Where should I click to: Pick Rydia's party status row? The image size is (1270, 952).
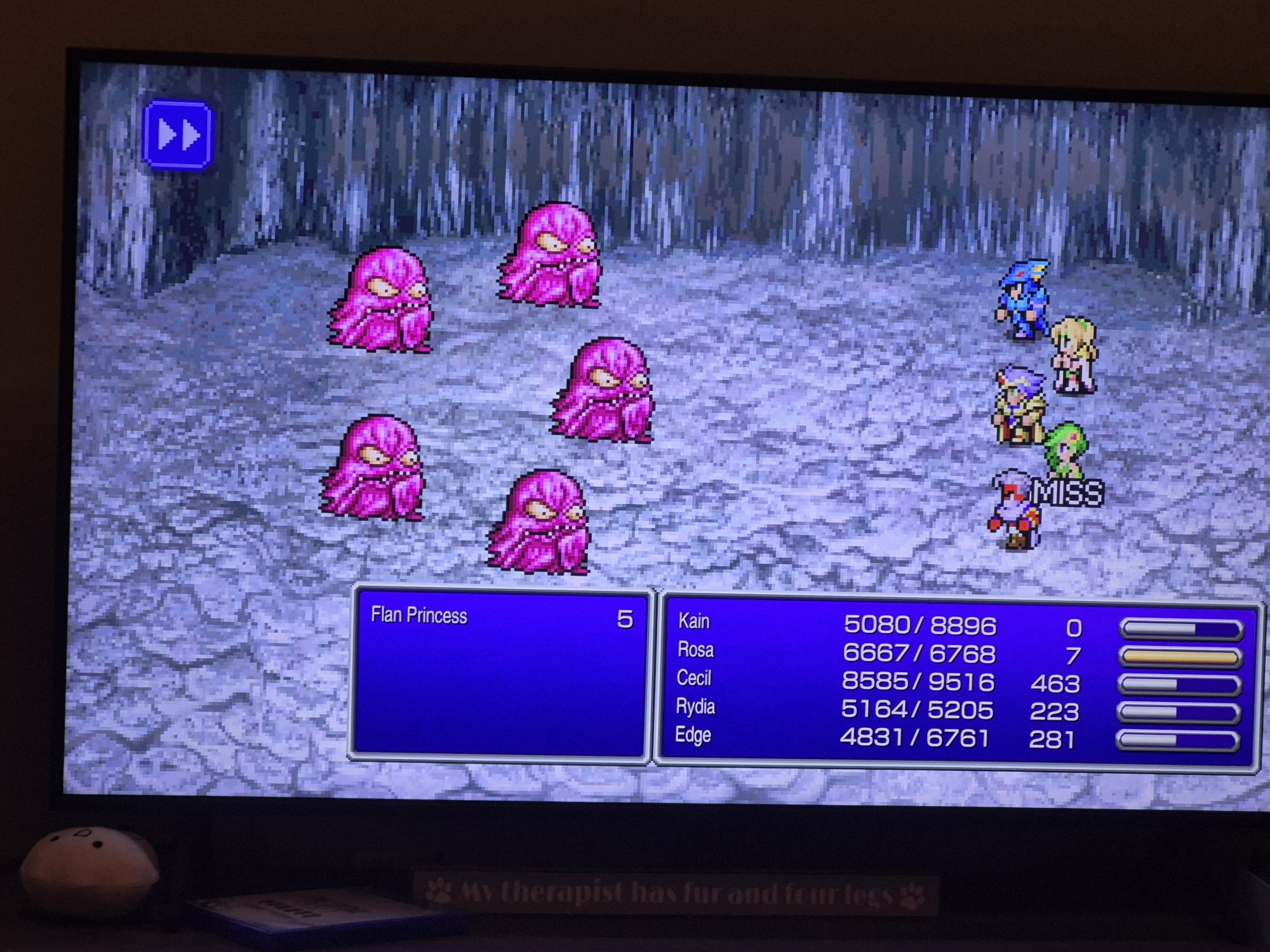point(696,707)
